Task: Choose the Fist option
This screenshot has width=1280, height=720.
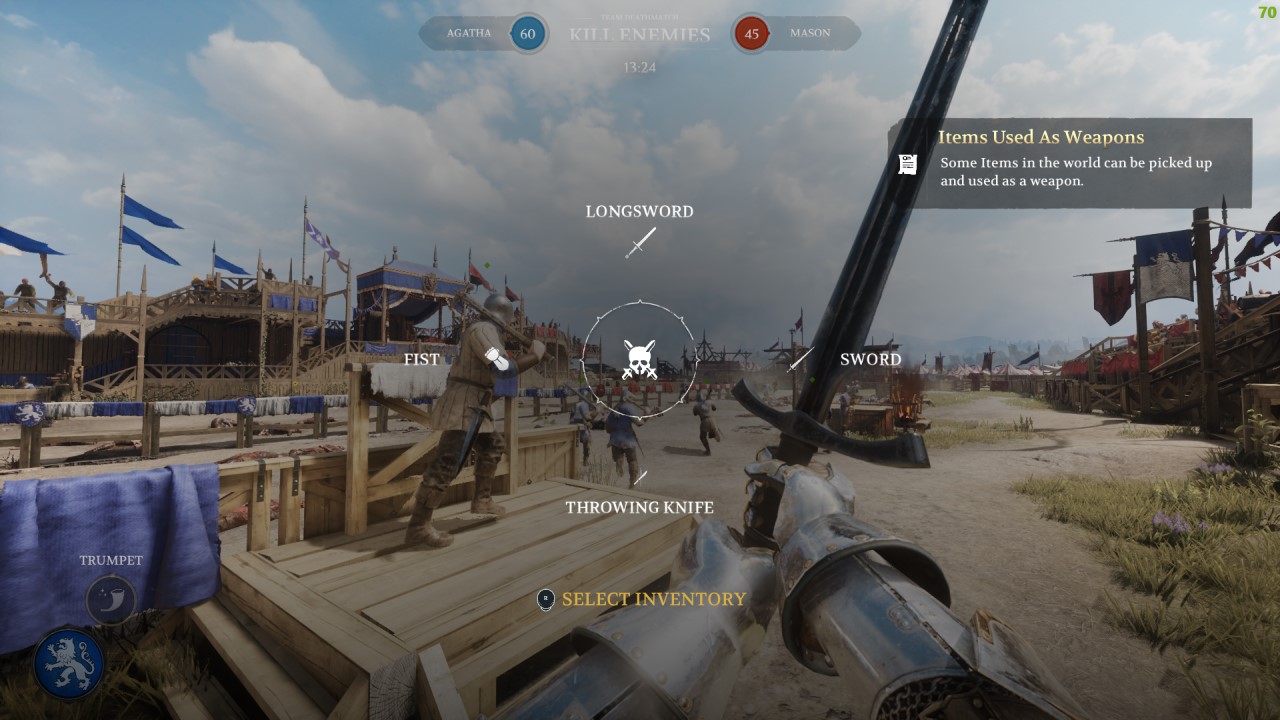Action: (497, 359)
